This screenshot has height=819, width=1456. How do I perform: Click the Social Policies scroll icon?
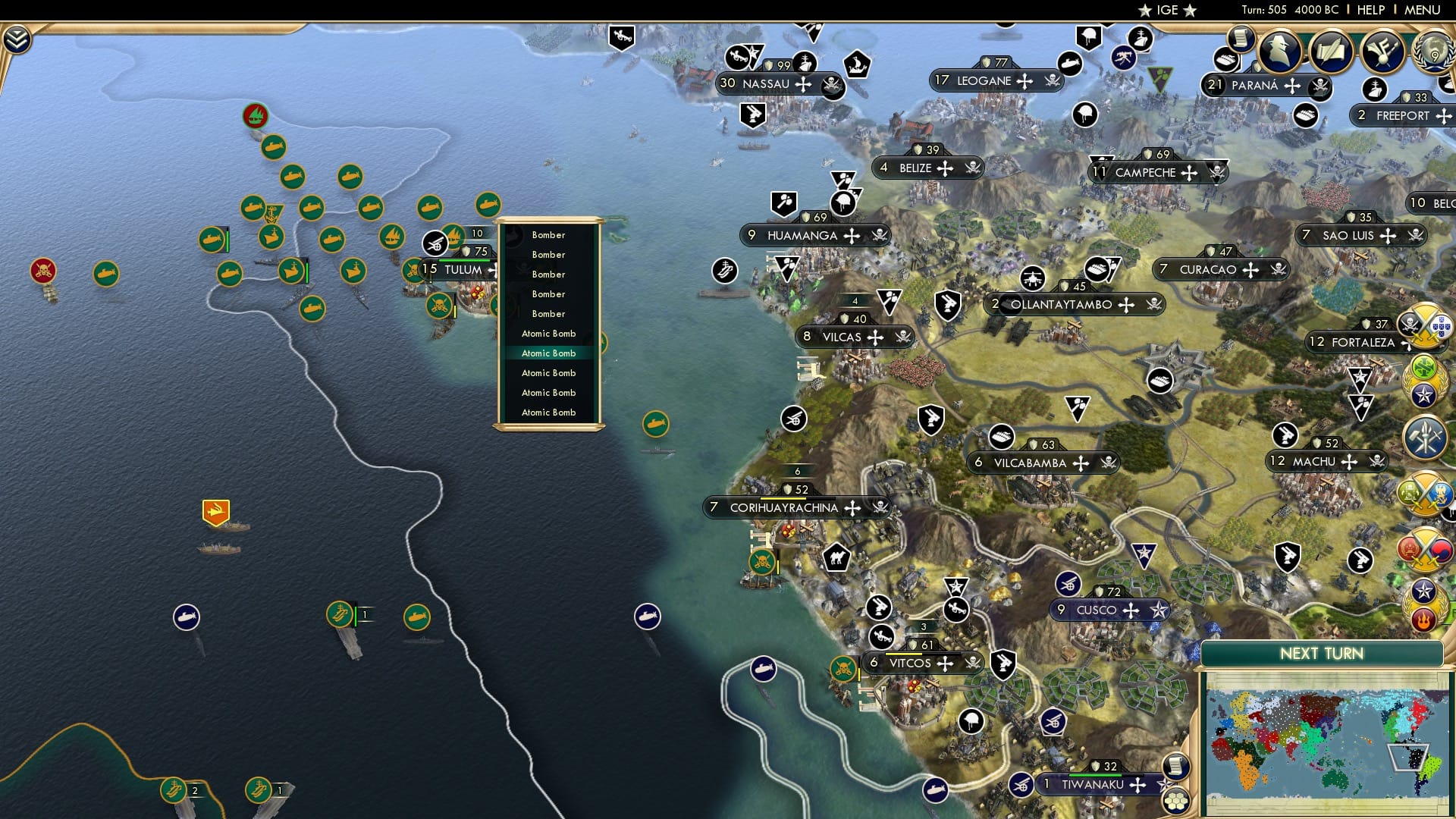1241,39
